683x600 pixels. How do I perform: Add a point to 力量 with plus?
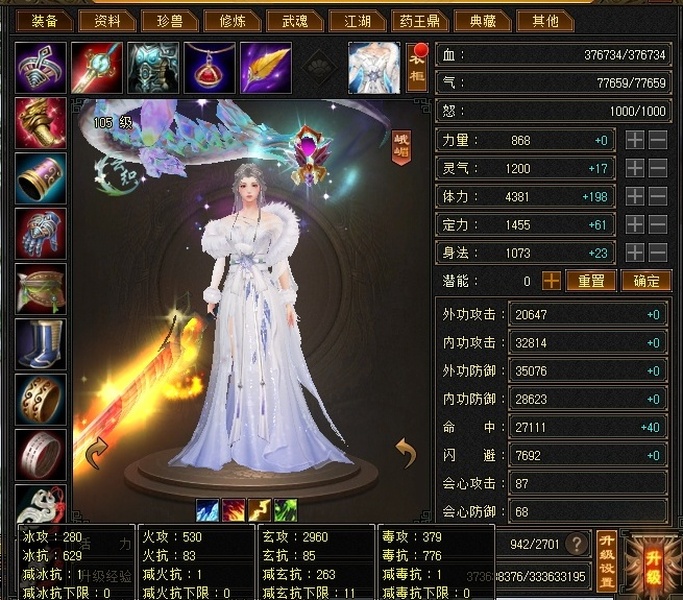[635, 141]
